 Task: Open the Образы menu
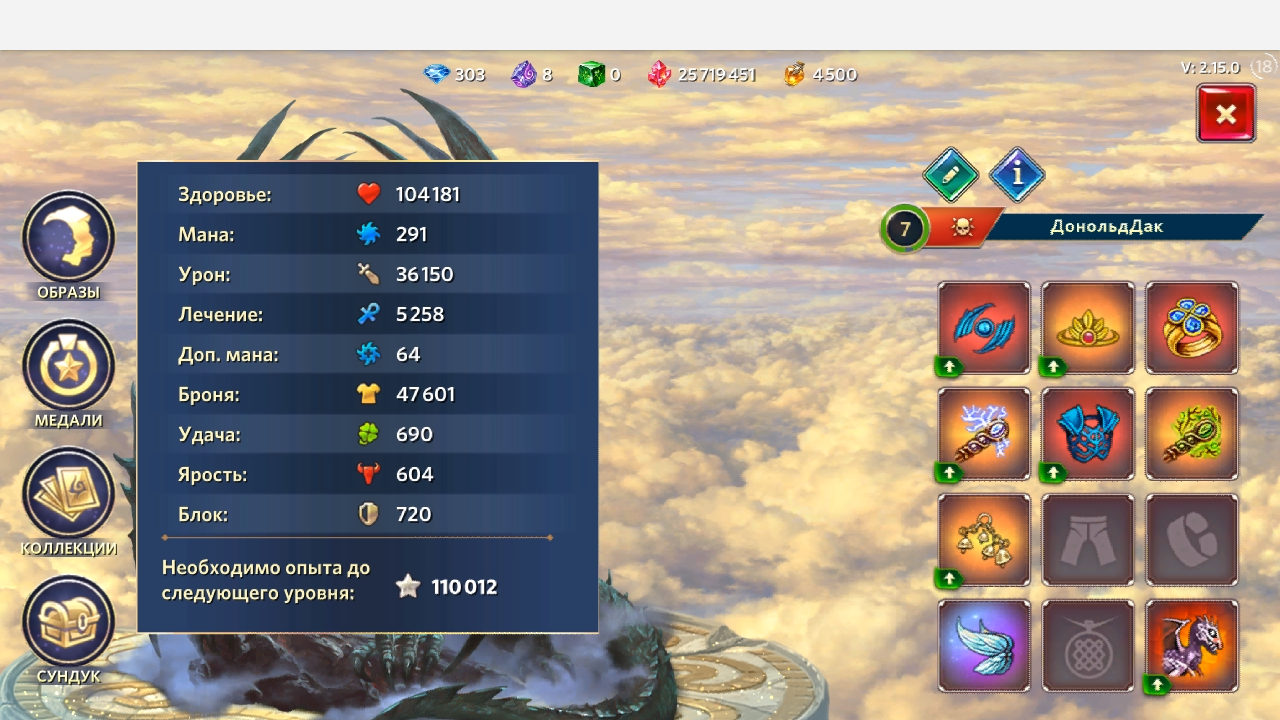coord(69,238)
